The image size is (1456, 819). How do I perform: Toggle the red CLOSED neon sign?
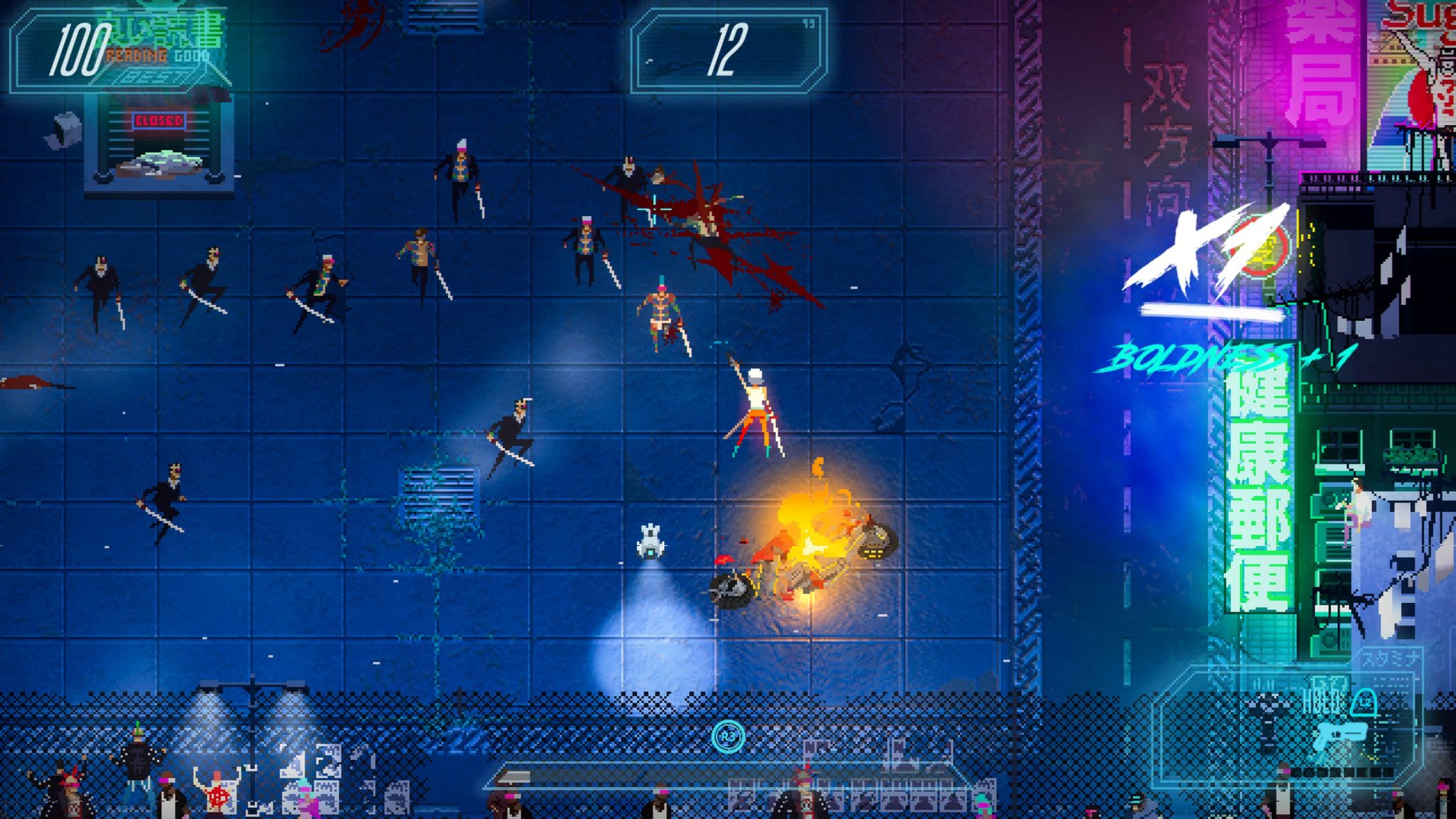point(158,122)
